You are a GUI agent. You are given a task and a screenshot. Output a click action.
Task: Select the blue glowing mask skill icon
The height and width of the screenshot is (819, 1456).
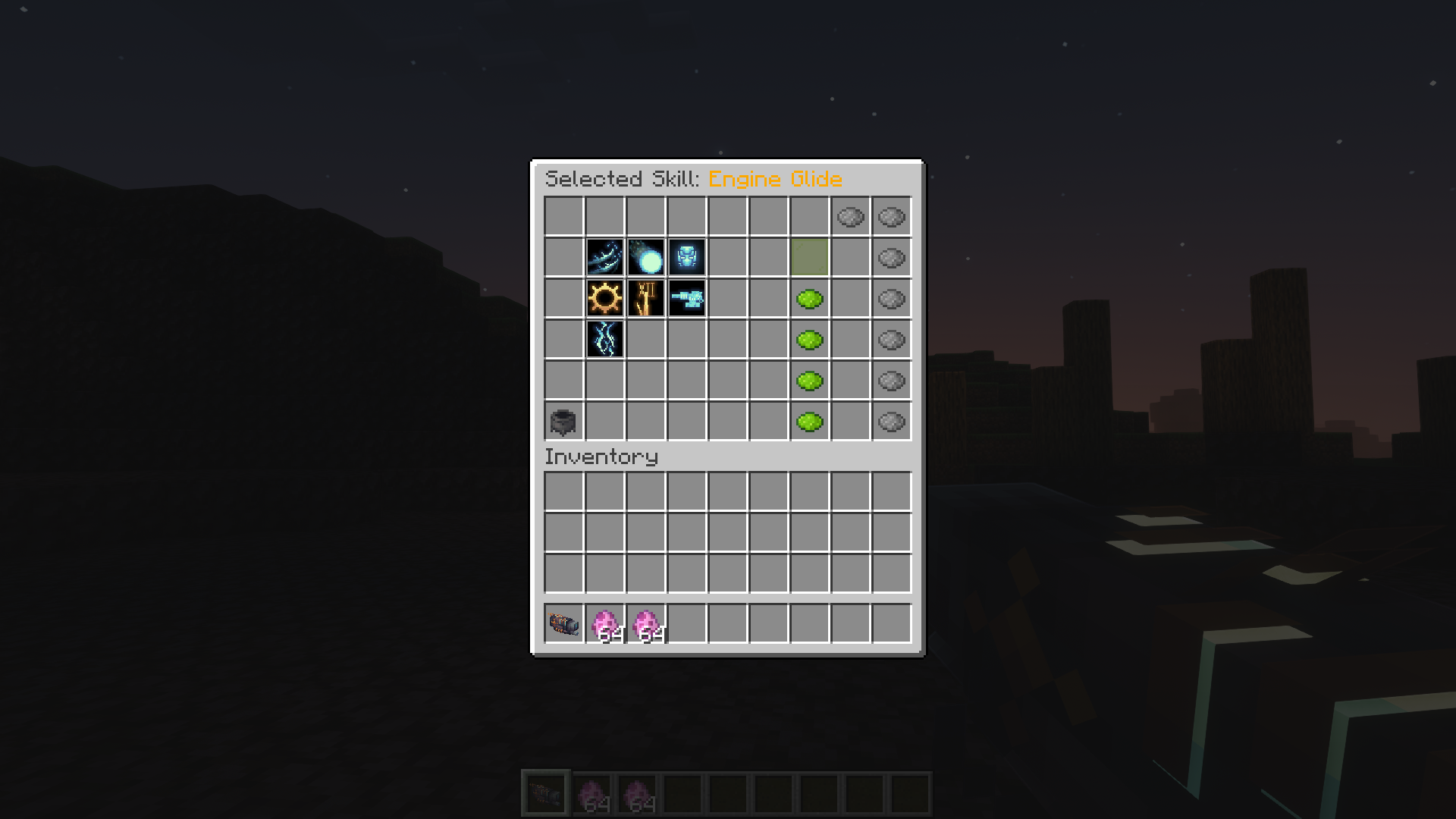(x=686, y=258)
